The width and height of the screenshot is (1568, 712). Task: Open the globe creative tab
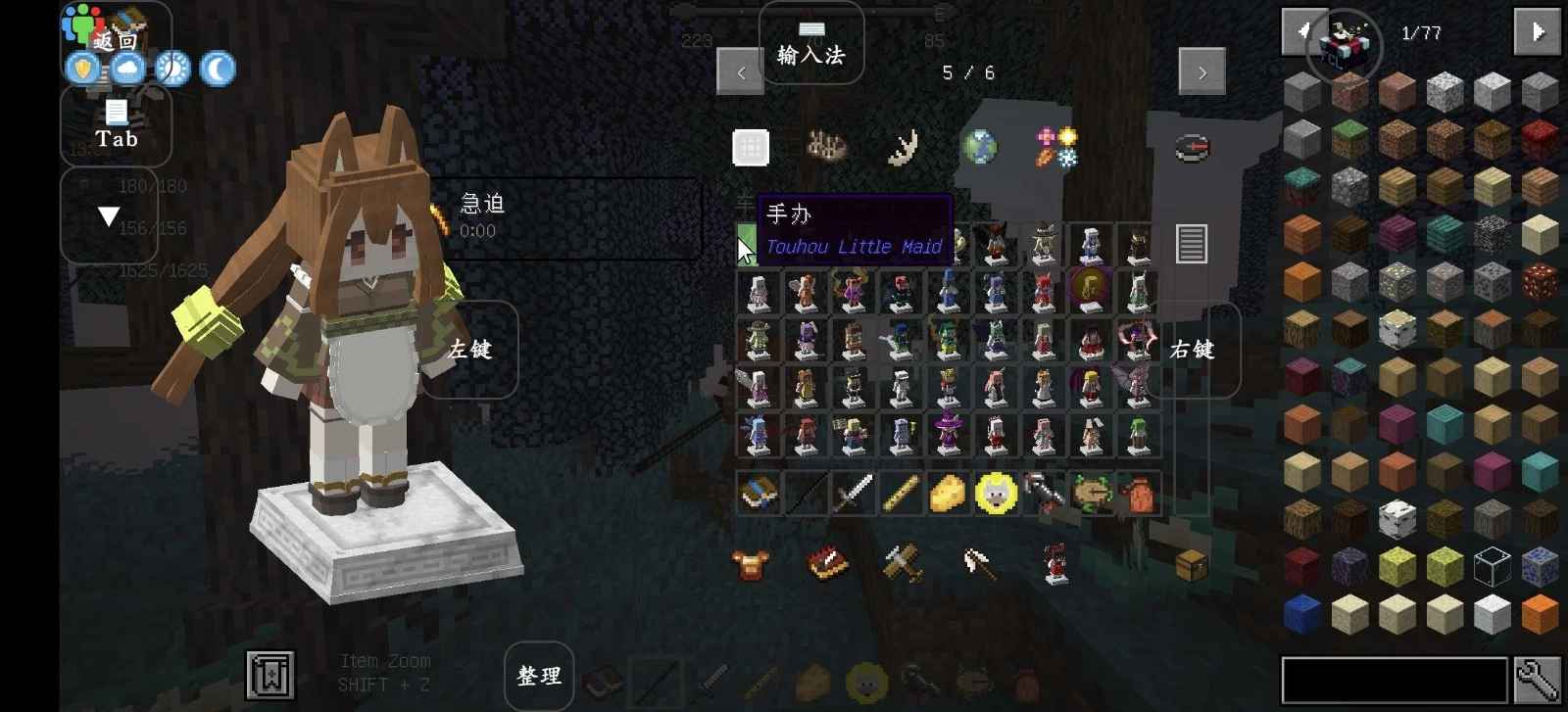click(979, 148)
